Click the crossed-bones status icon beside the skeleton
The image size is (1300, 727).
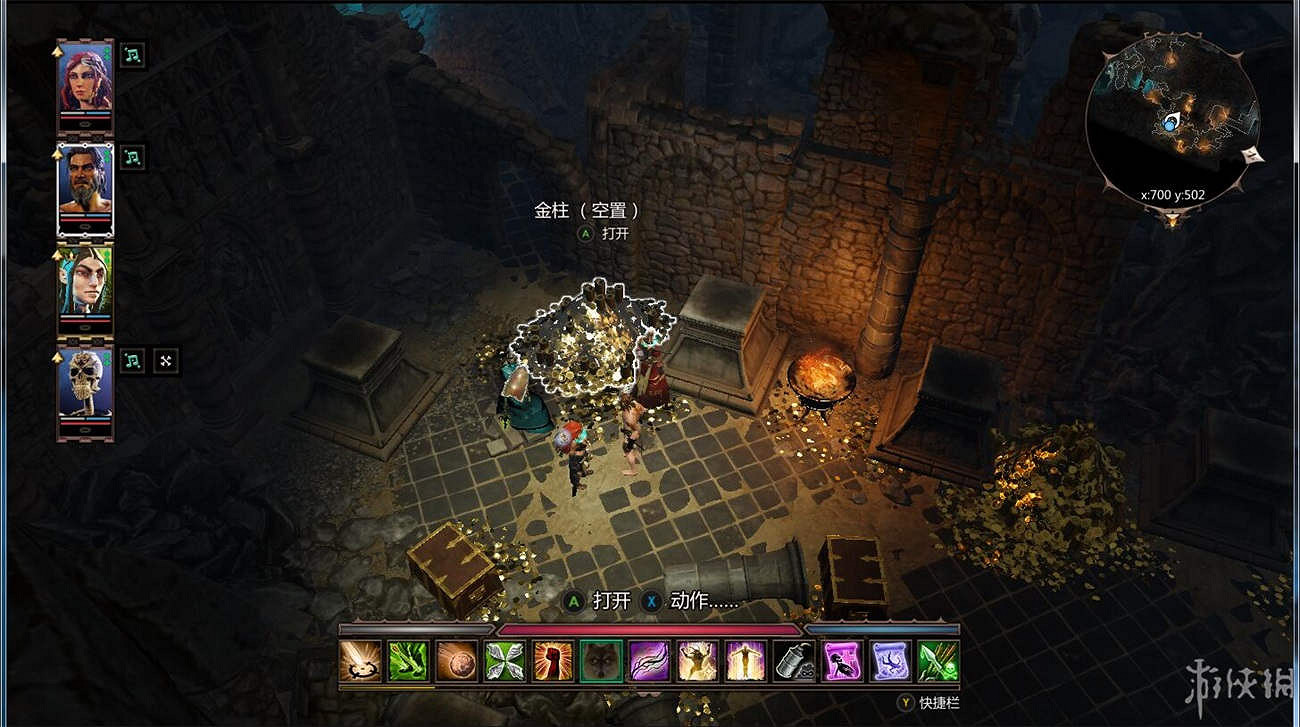coord(166,361)
